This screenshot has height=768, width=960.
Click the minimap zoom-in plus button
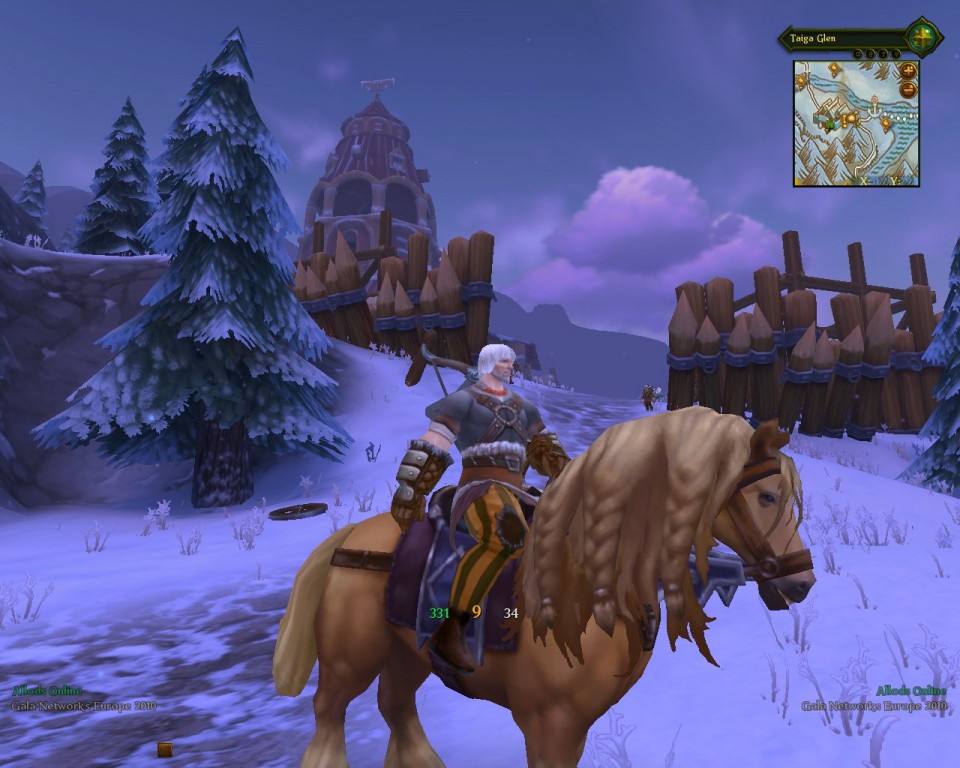tap(908, 72)
